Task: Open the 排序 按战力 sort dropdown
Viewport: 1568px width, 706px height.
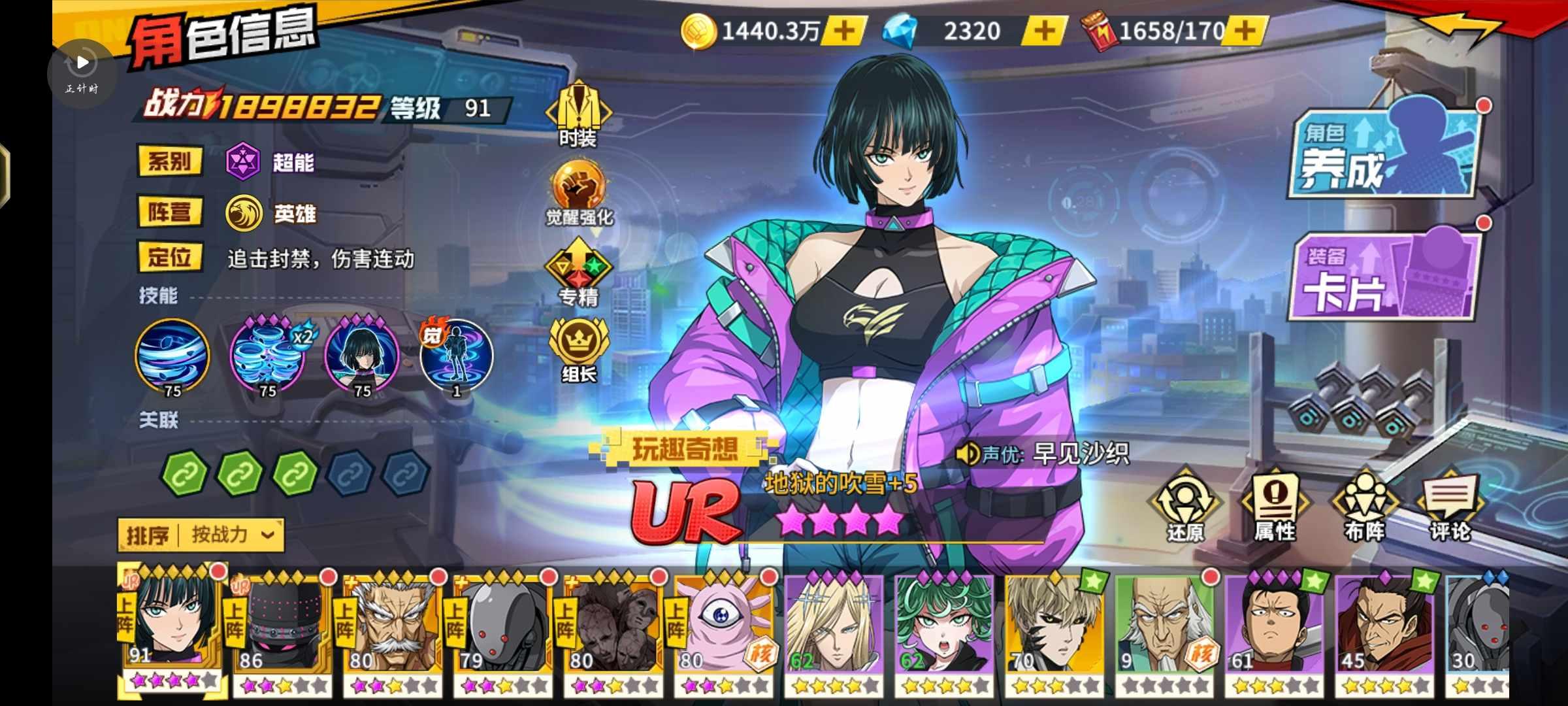Action: click(201, 535)
